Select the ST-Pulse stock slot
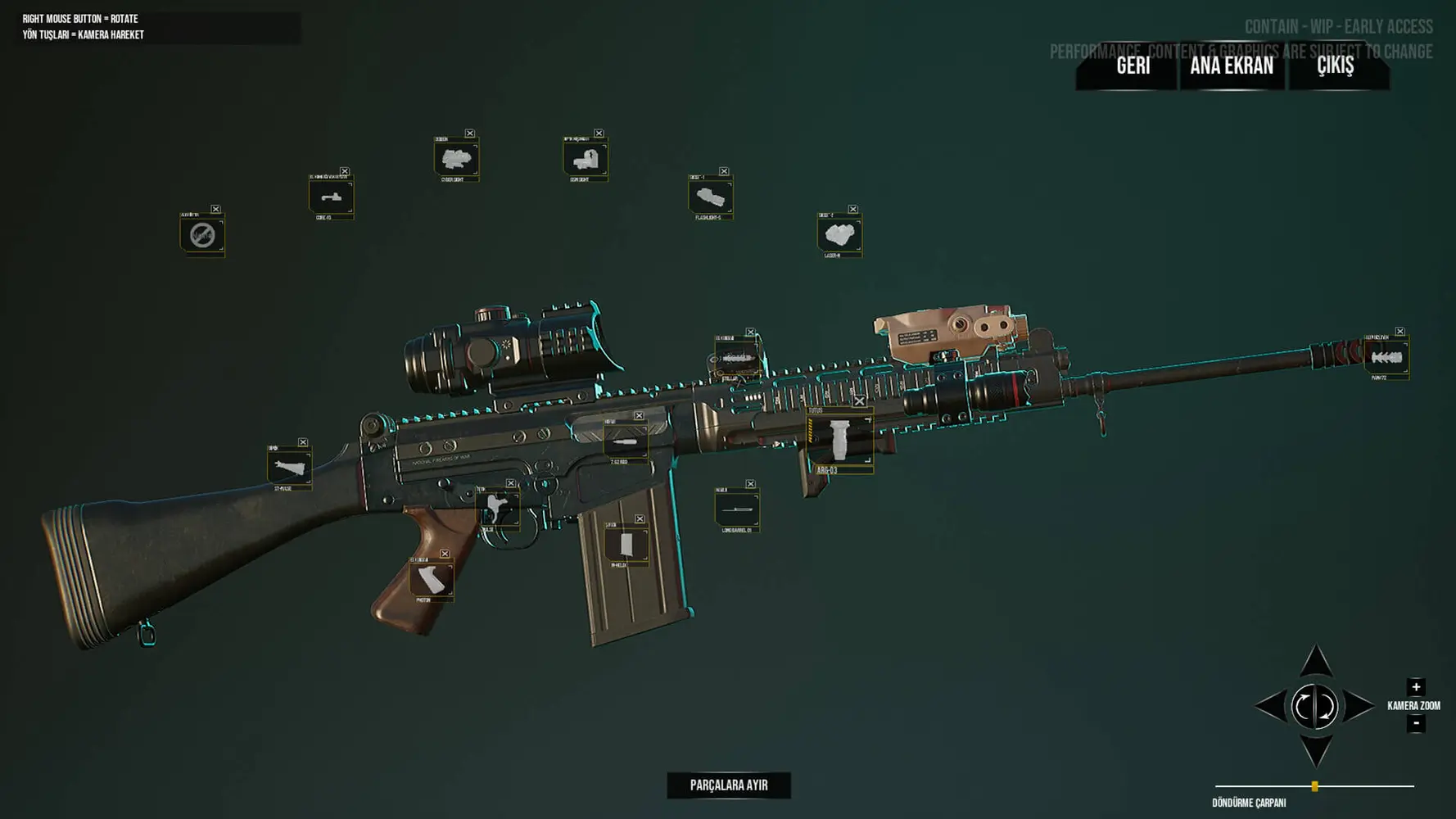 tap(288, 468)
